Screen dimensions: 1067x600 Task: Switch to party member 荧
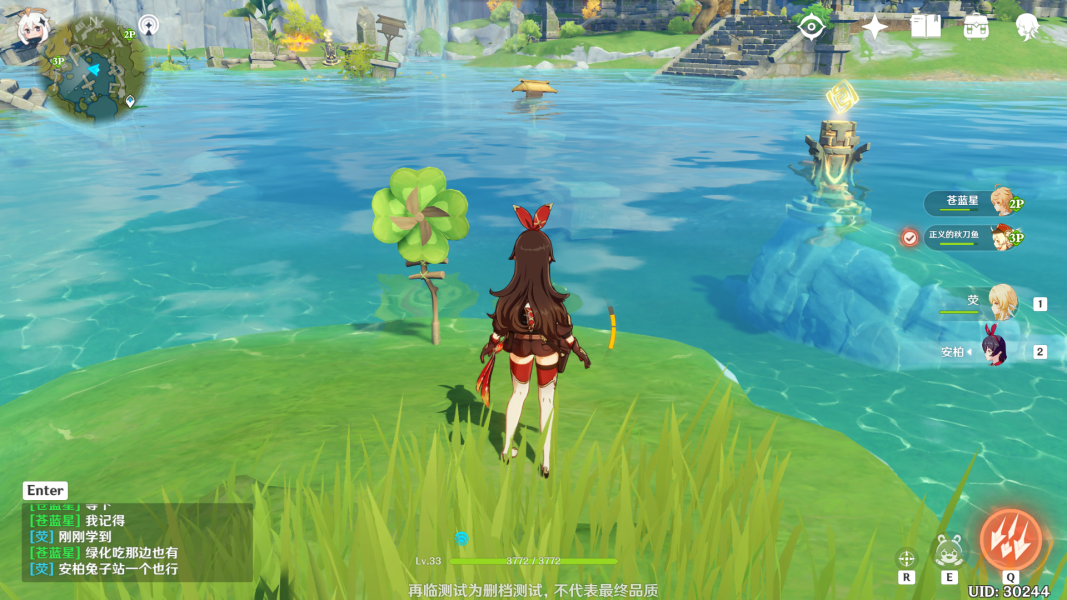coord(1001,302)
